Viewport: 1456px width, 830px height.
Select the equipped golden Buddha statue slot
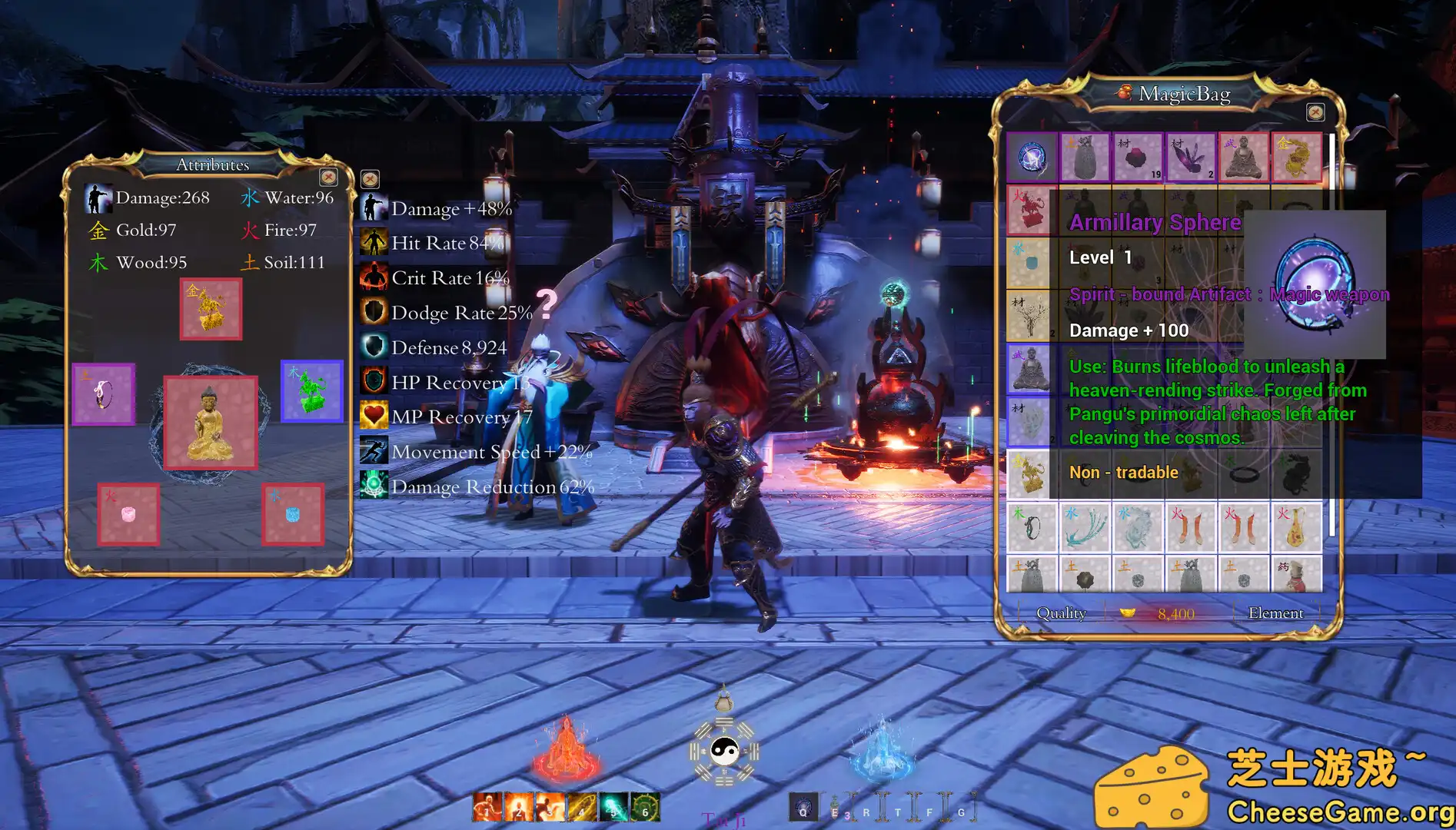(210, 422)
